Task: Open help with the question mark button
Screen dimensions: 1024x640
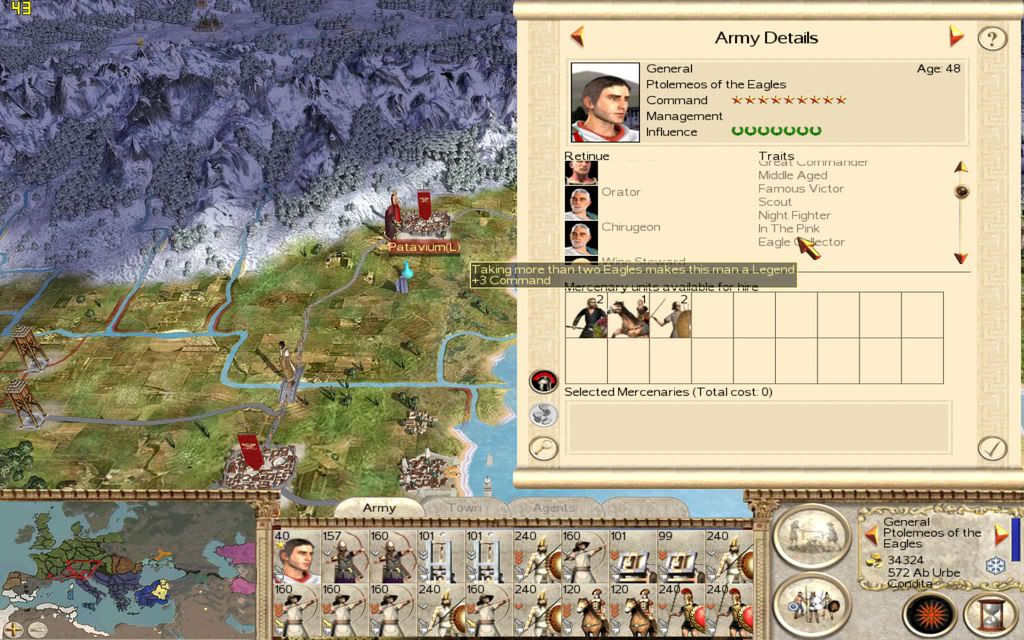Action: 991,39
